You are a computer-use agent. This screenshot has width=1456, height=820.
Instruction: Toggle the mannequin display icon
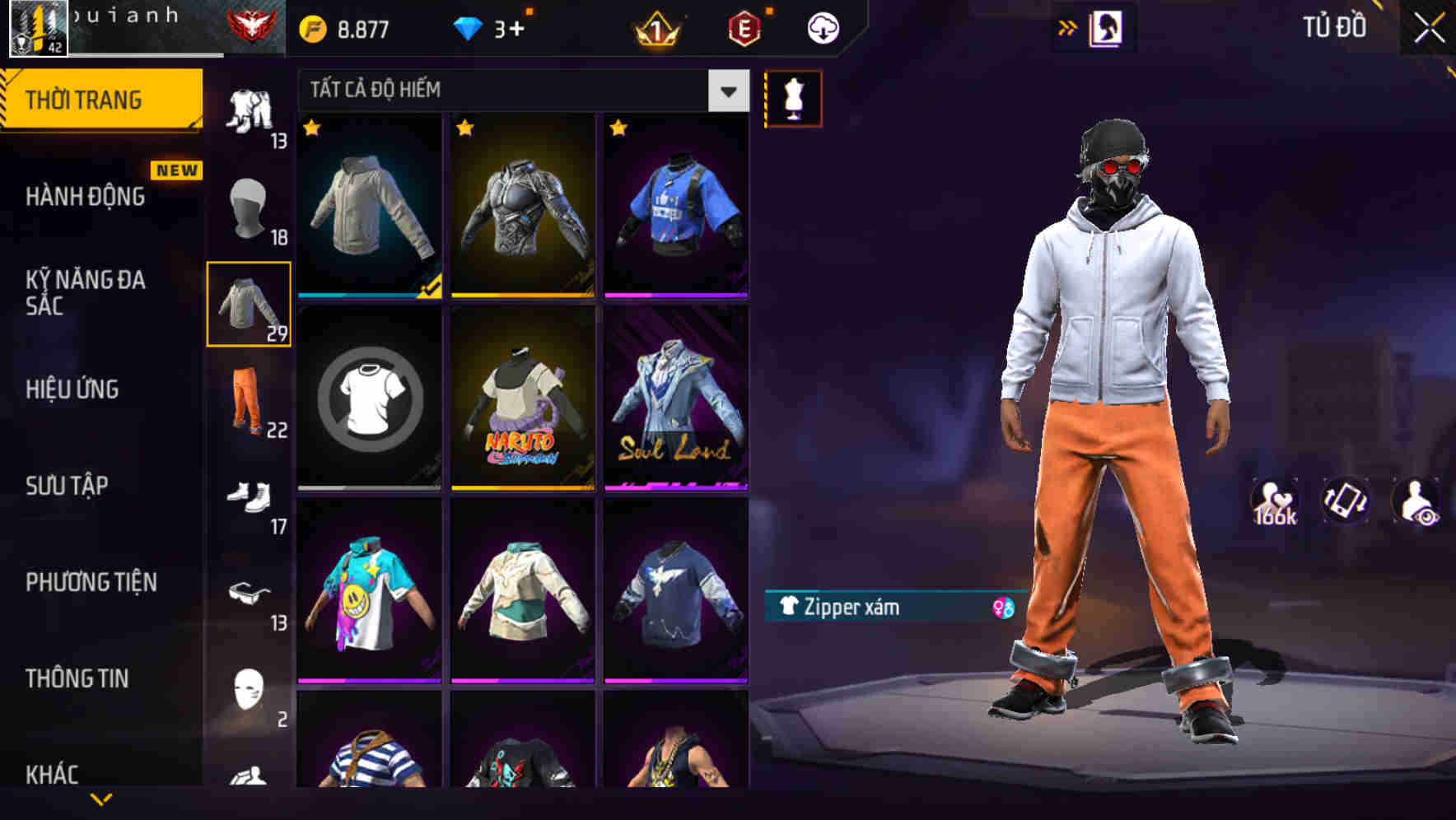[794, 98]
